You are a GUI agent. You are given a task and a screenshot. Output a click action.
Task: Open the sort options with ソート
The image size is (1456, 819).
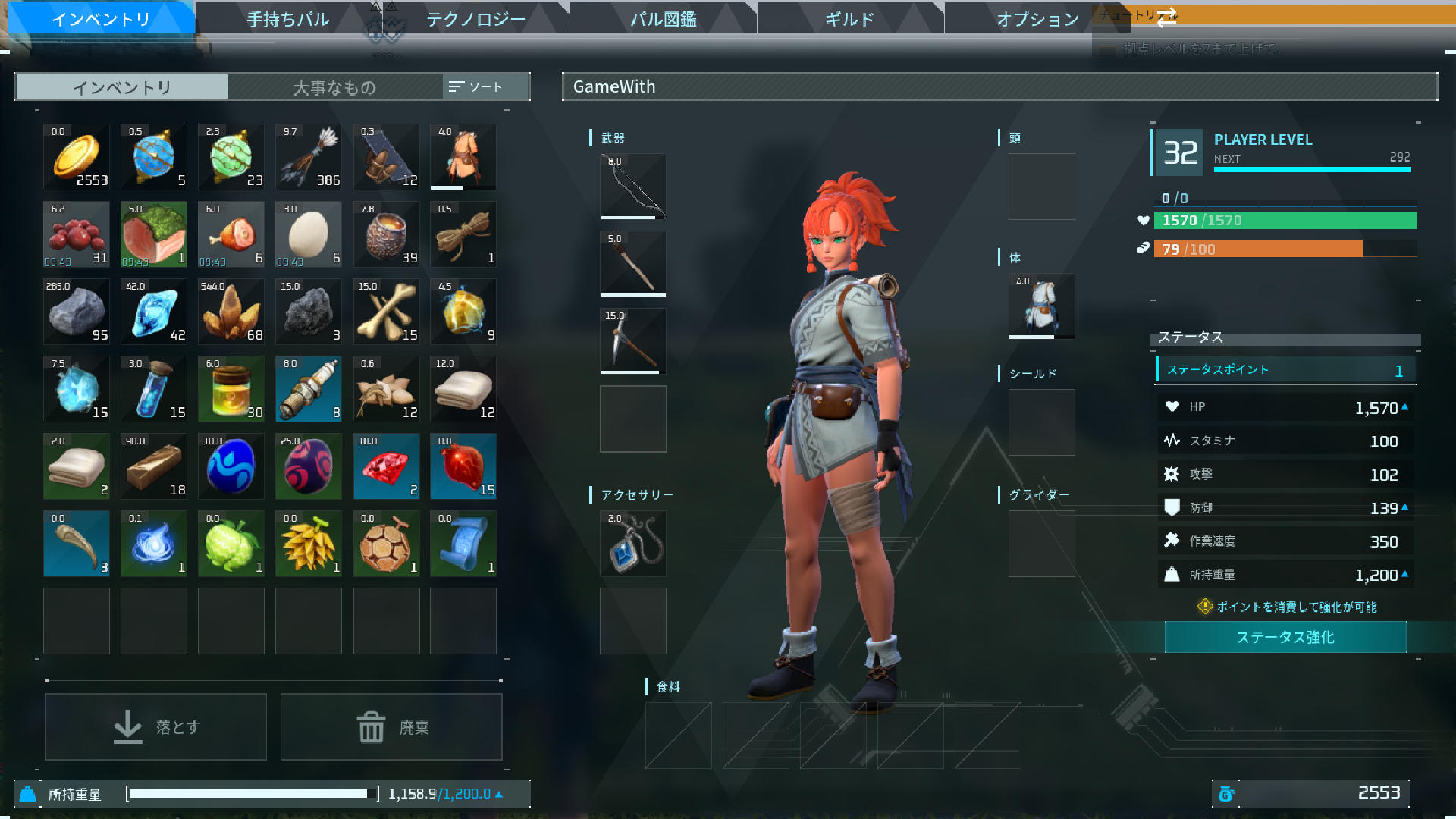coord(485,86)
